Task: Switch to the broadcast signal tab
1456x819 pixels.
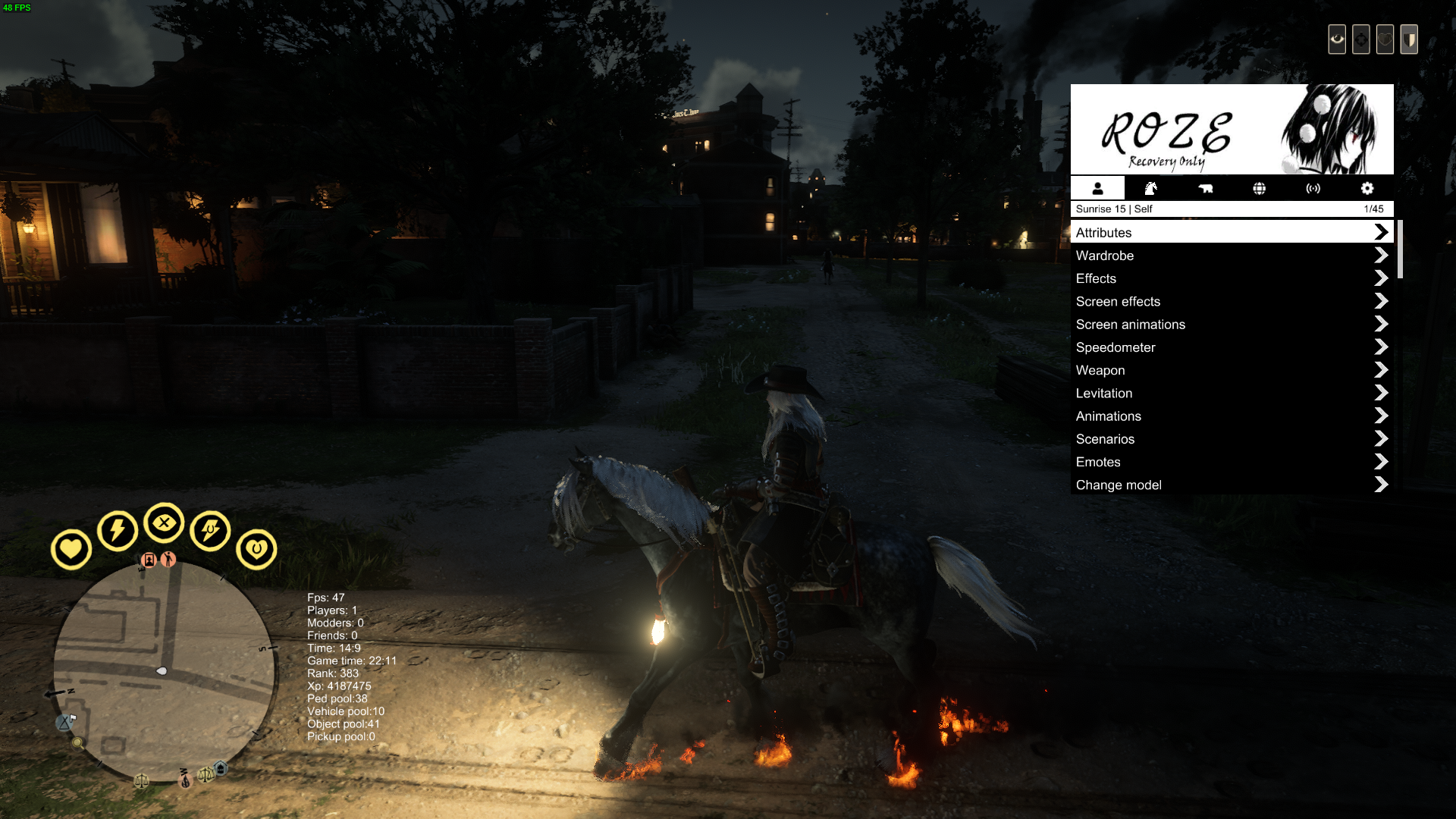Action: tap(1313, 188)
